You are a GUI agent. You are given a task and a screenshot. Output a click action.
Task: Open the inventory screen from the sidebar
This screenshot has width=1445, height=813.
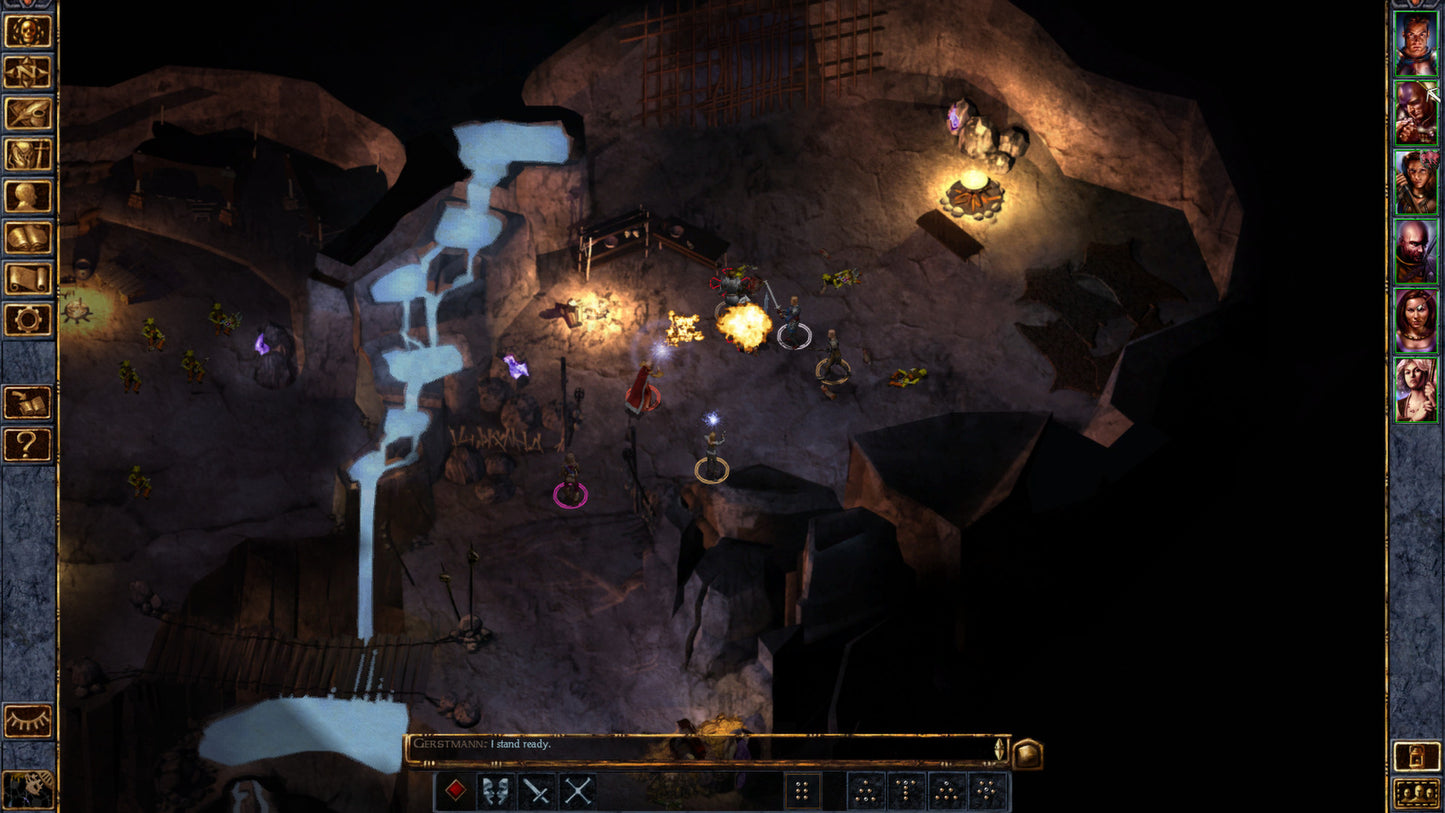coord(28,154)
